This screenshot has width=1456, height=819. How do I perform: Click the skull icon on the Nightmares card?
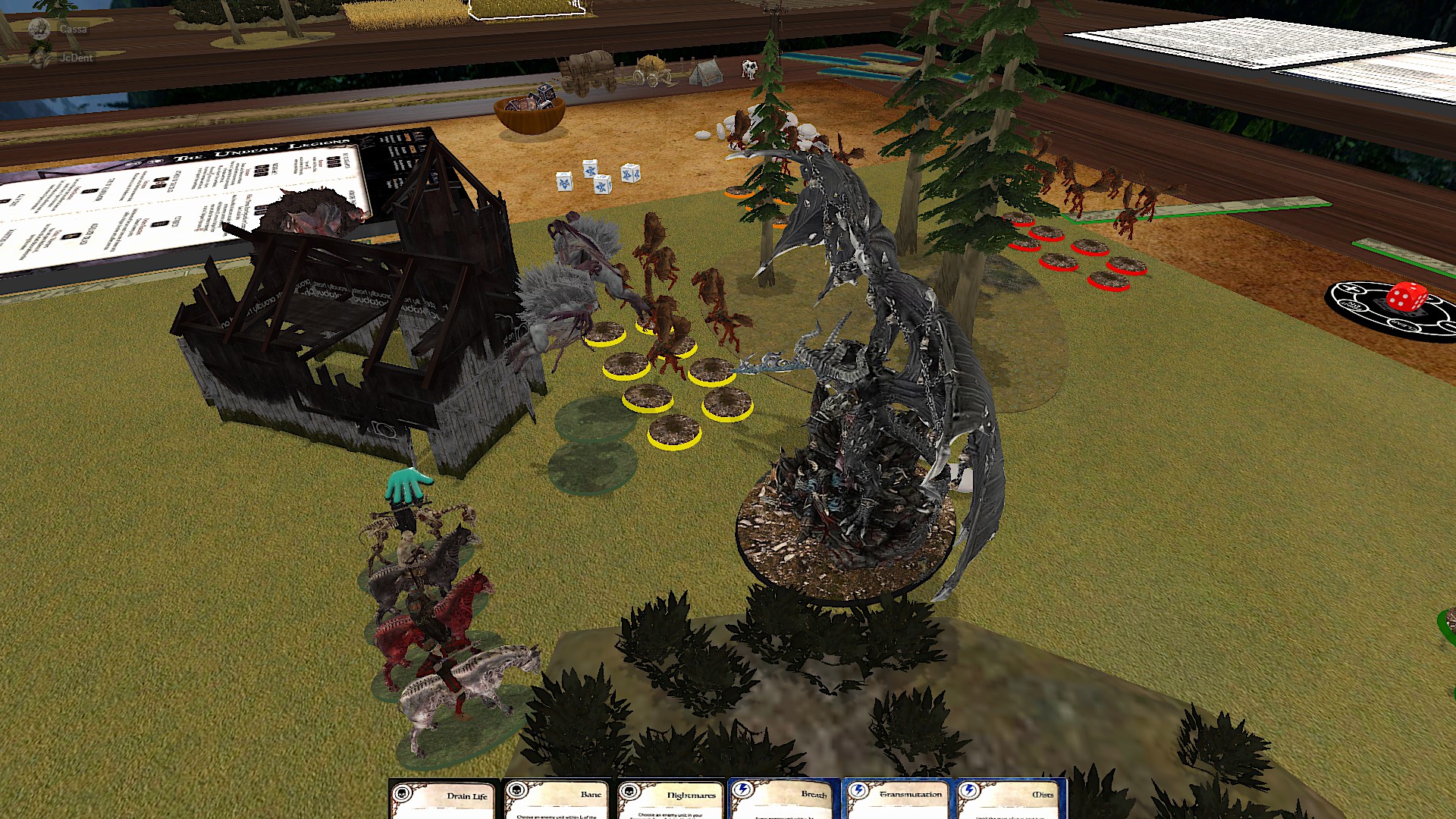(x=629, y=793)
